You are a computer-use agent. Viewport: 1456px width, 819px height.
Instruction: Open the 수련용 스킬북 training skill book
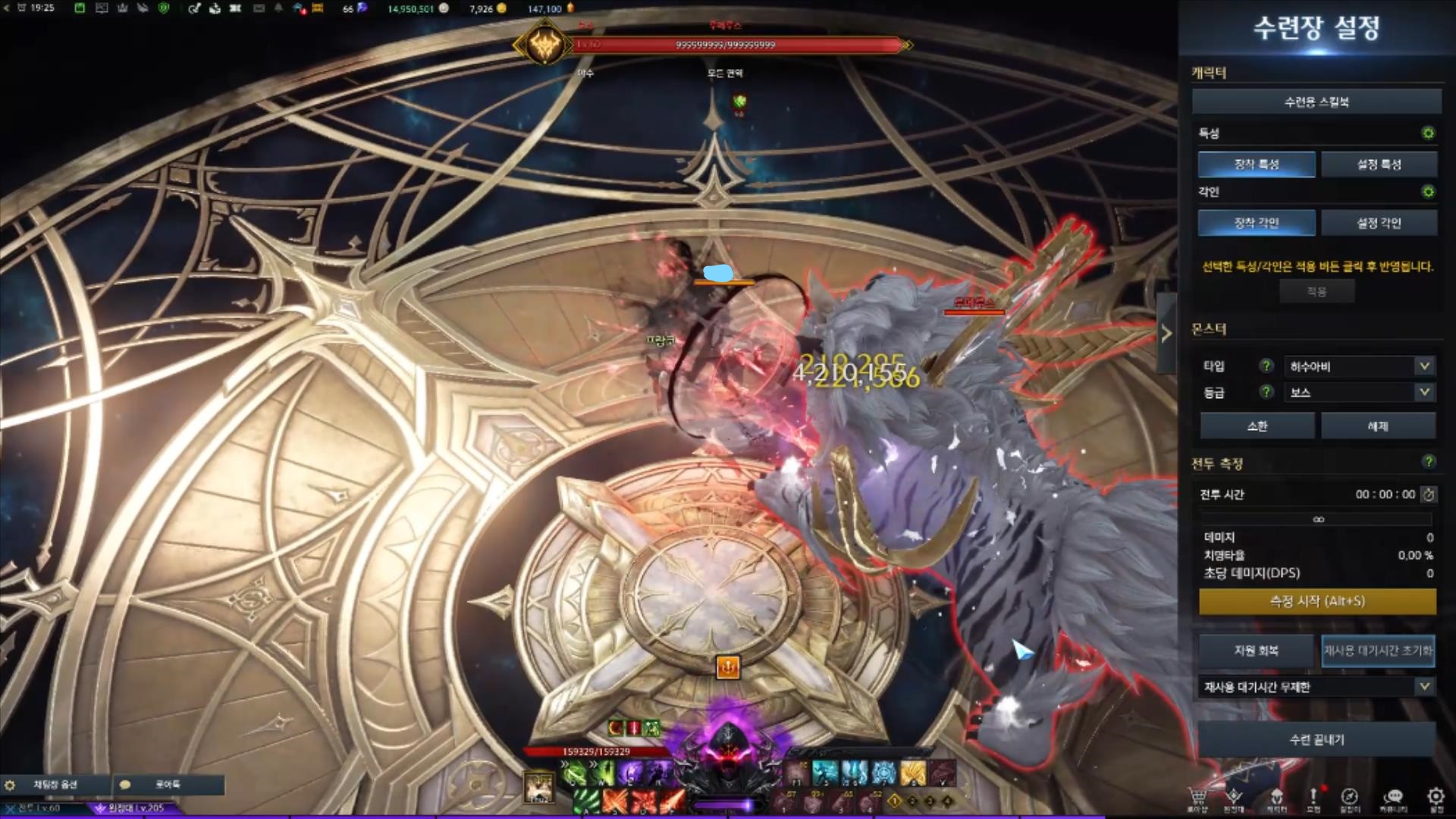click(1316, 102)
